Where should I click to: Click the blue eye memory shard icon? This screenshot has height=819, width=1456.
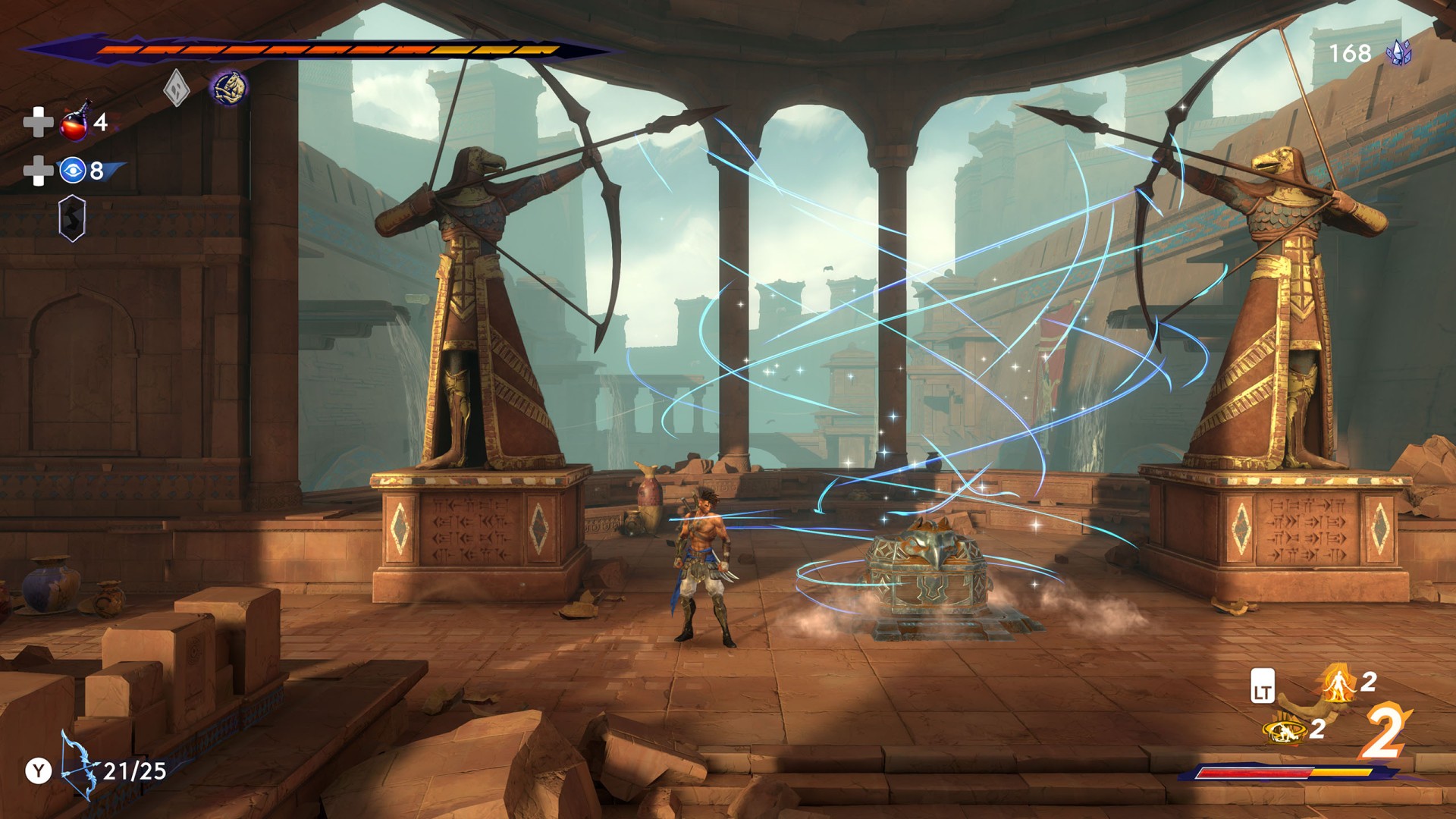click(72, 171)
